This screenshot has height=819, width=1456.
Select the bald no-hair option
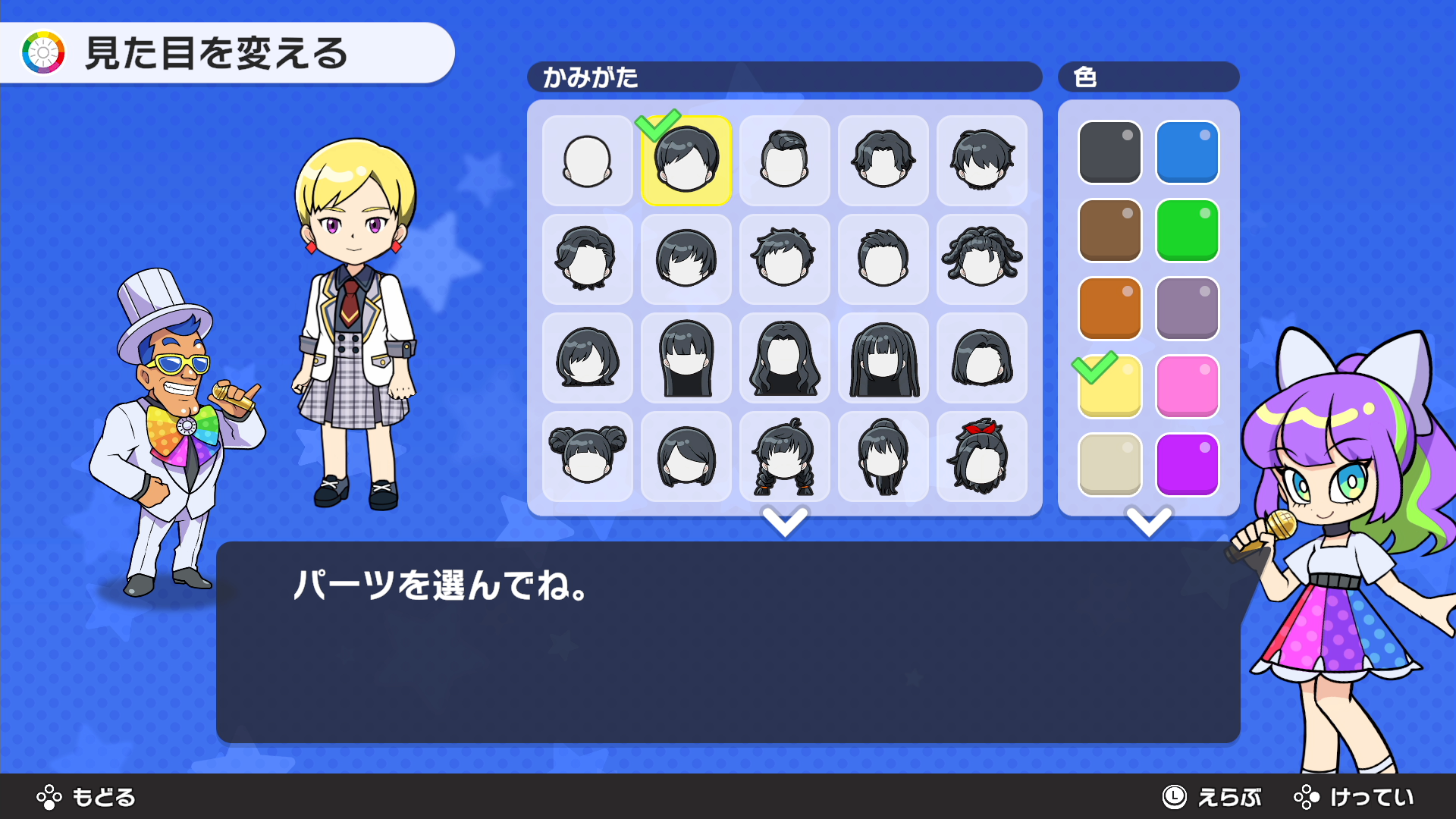point(587,161)
